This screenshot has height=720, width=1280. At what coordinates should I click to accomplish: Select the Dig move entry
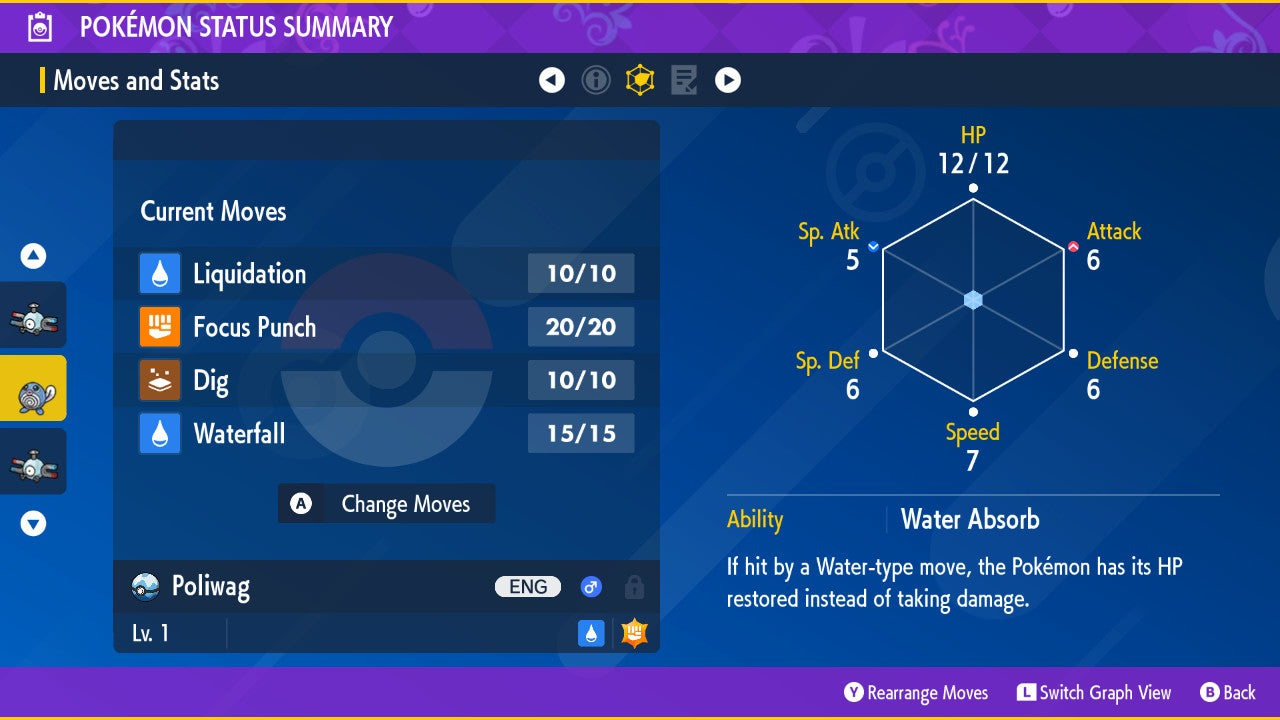point(386,380)
